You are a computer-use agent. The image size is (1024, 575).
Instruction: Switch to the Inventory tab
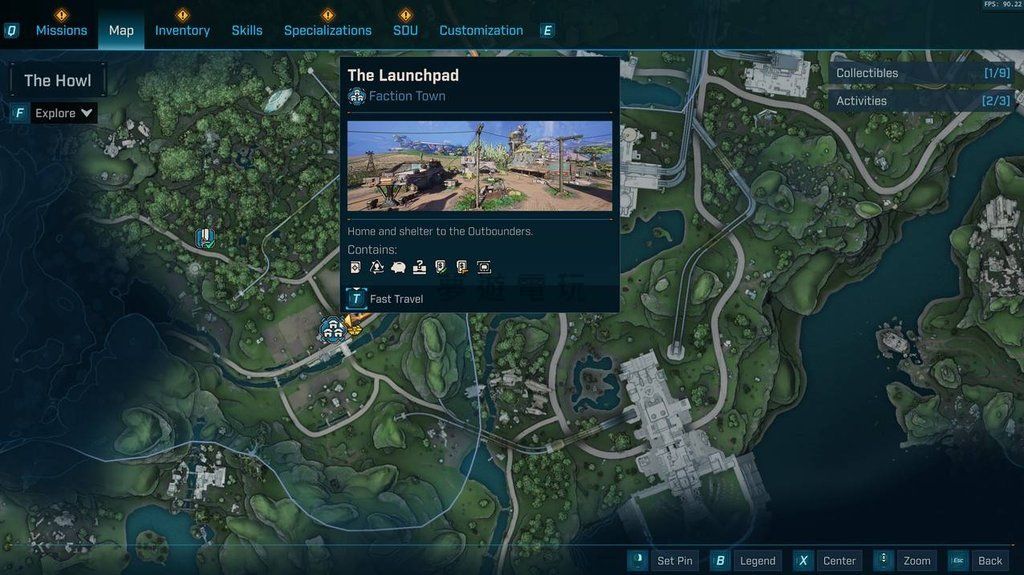pos(182,30)
